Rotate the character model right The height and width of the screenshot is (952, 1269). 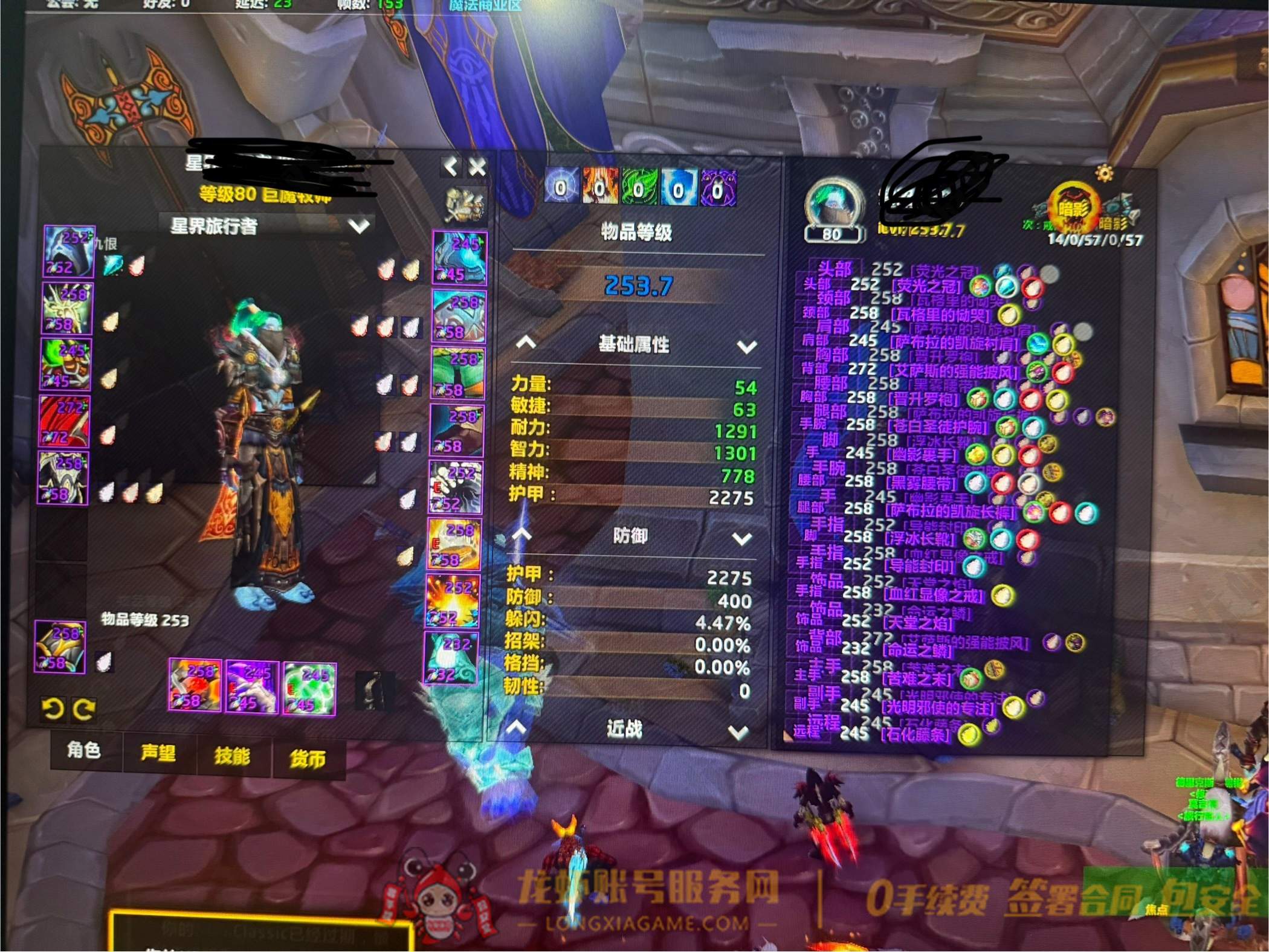[83, 709]
